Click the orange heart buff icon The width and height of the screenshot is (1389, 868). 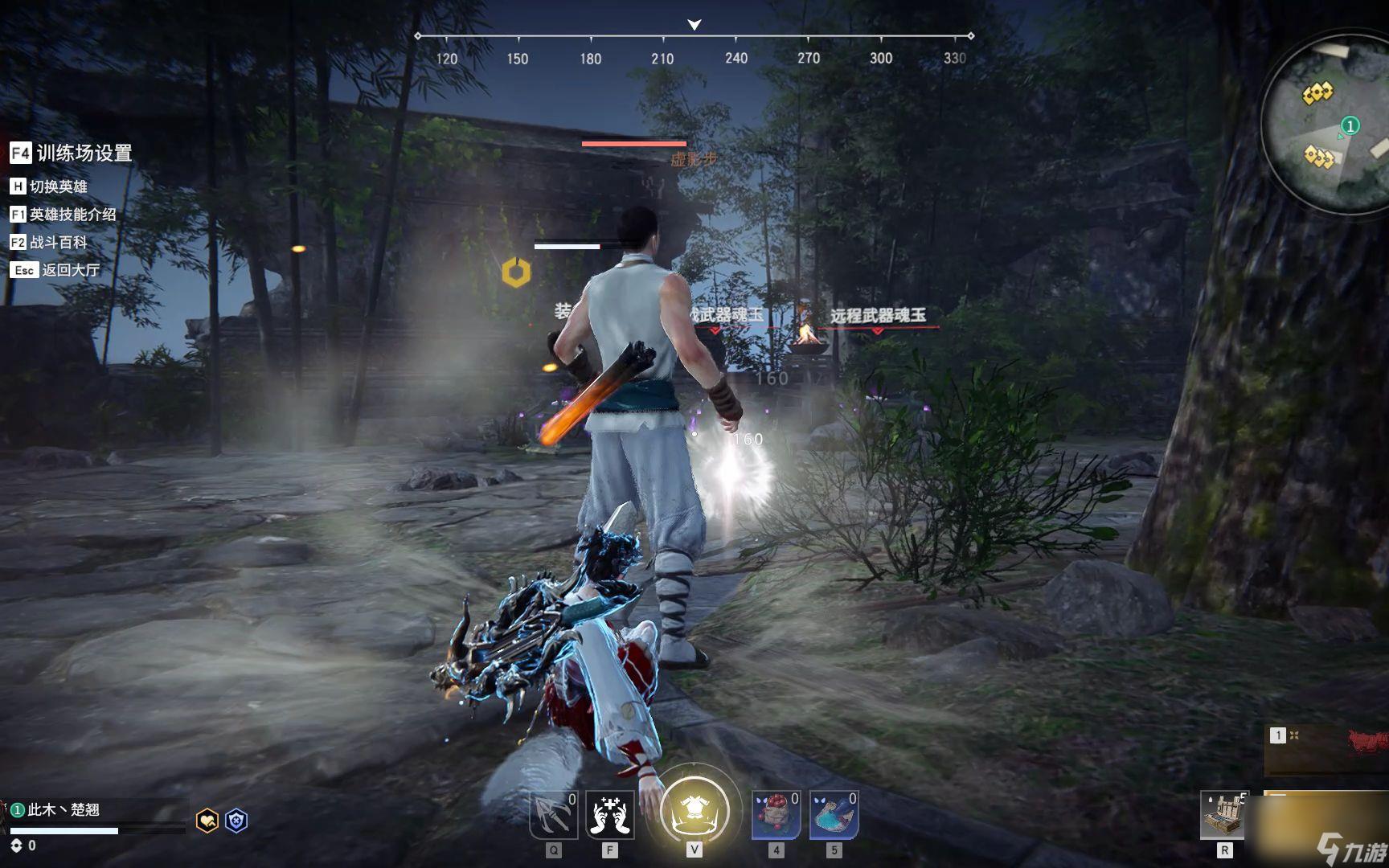click(x=207, y=821)
